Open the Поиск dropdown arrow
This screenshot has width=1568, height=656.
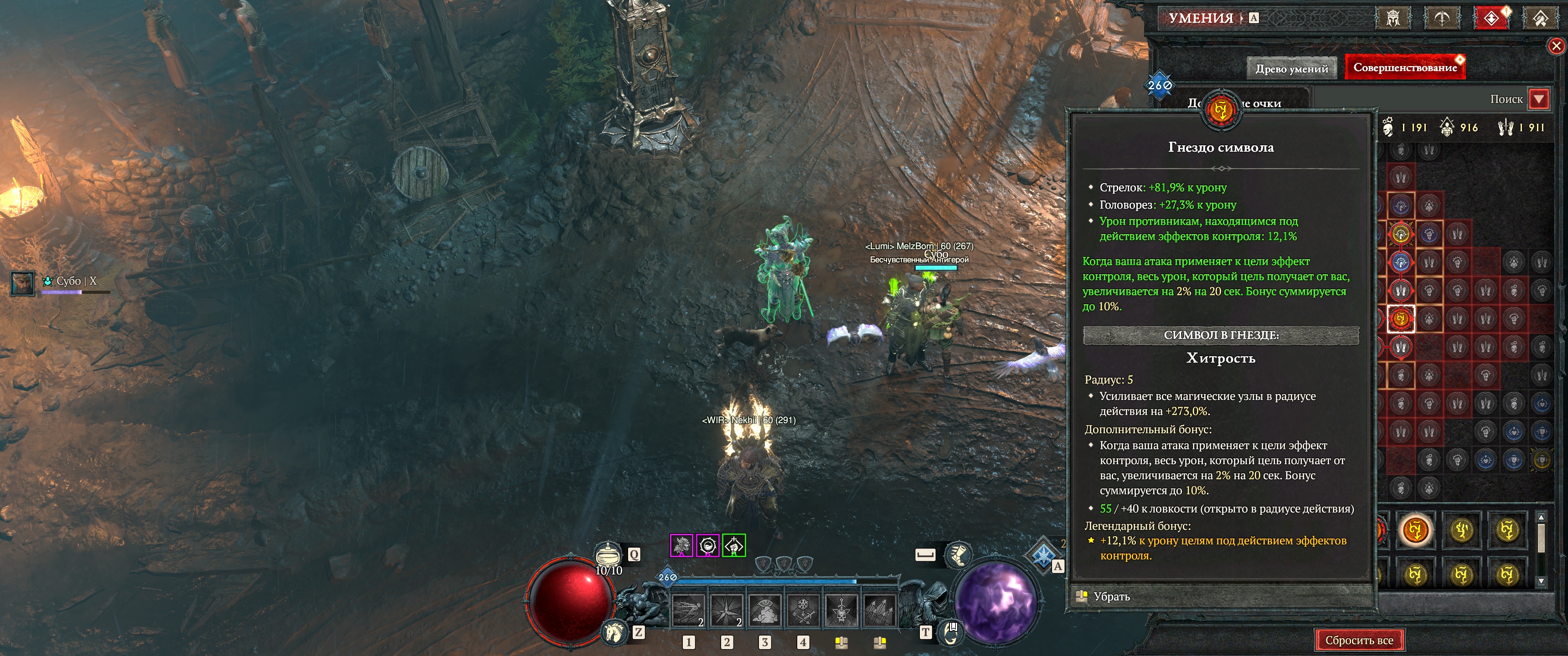[1539, 99]
